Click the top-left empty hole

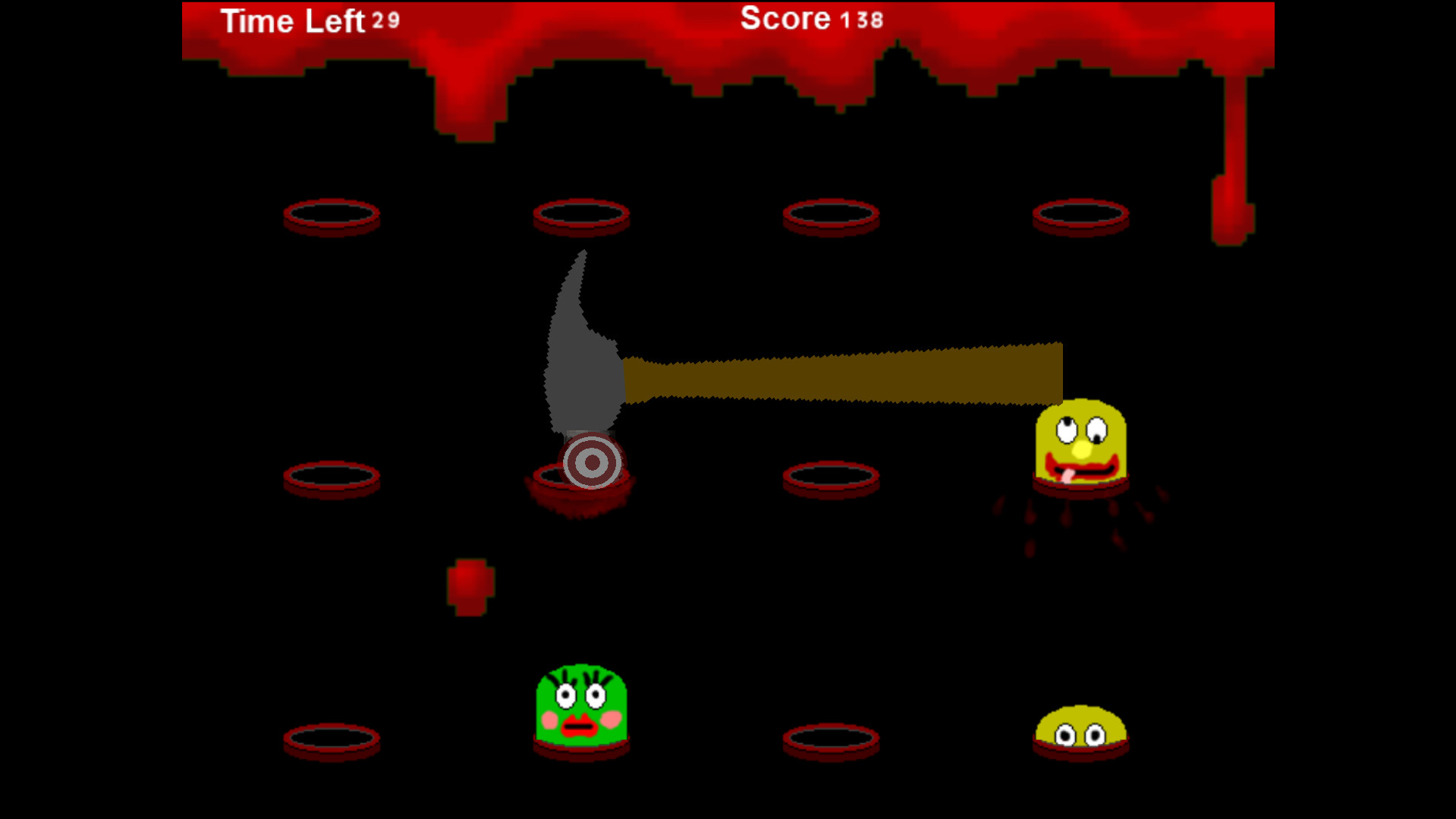pos(332,215)
